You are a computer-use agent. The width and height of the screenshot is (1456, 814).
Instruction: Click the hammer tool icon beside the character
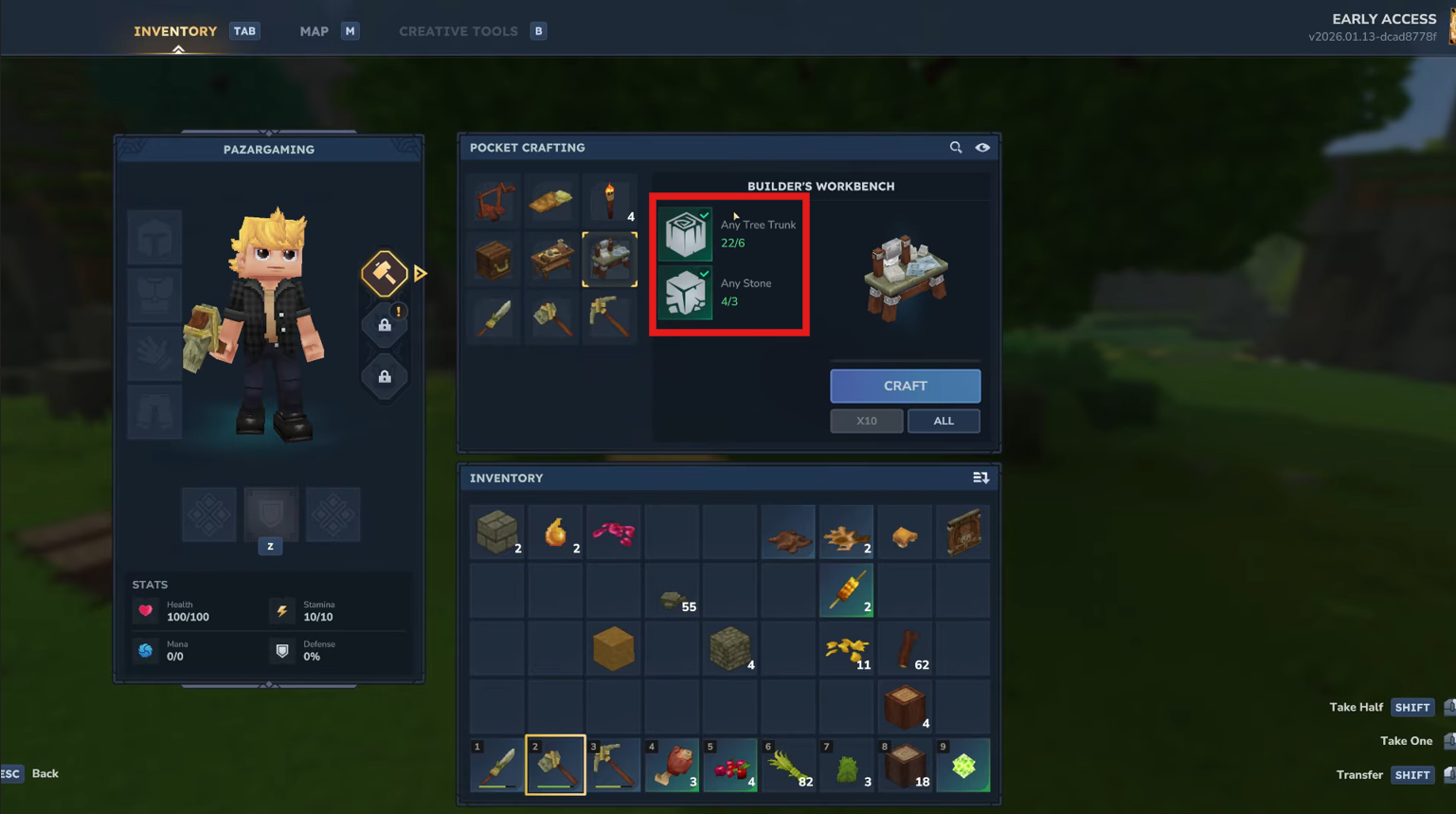[x=385, y=273]
